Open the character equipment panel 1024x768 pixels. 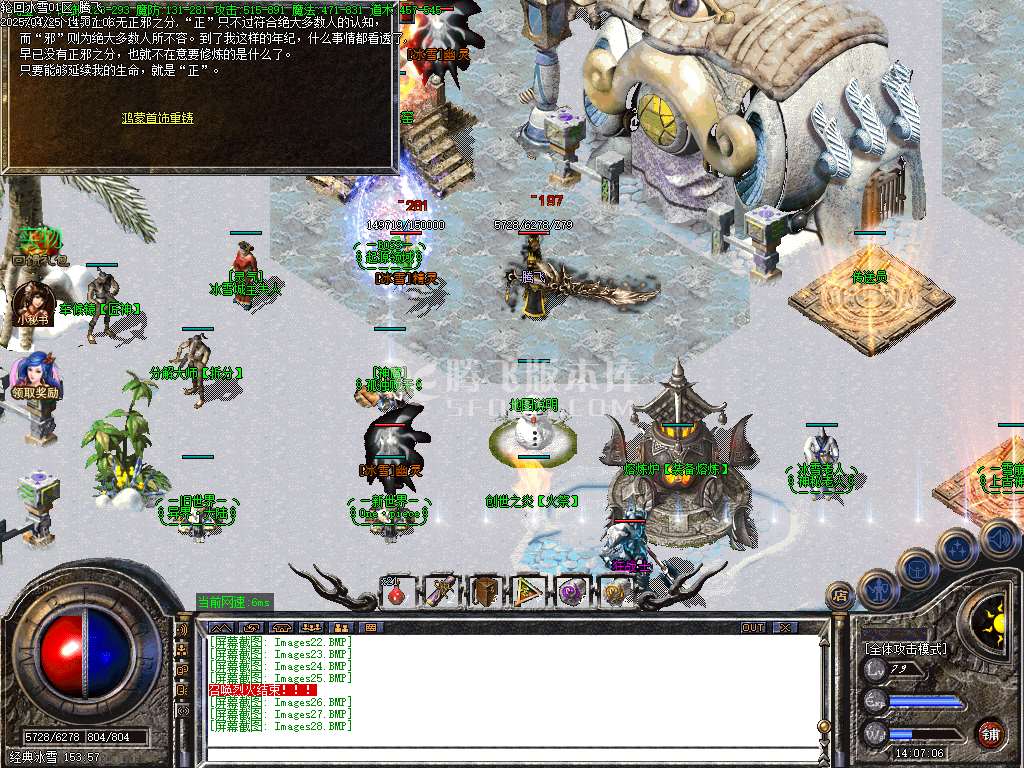[x=878, y=588]
